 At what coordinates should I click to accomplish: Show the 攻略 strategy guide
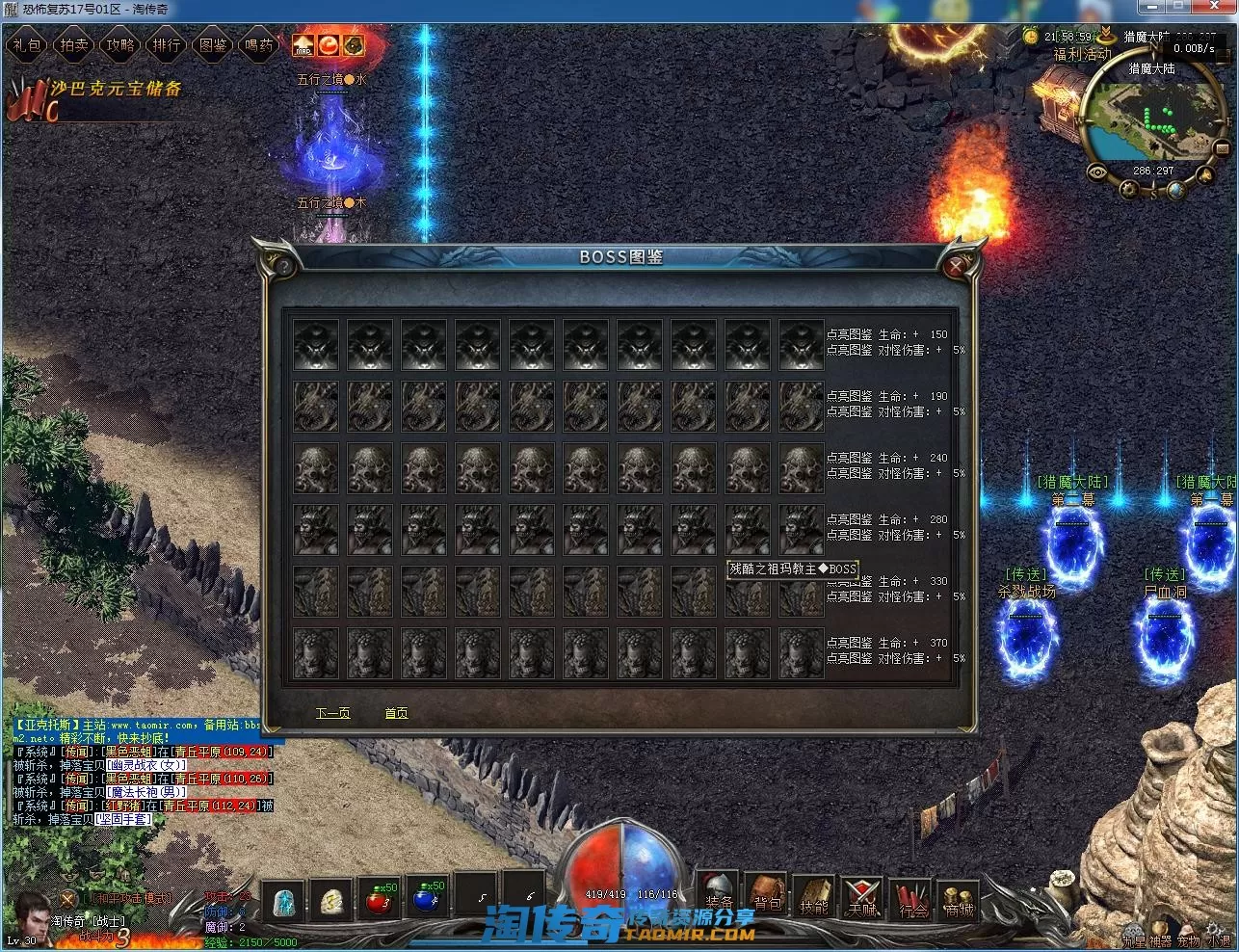click(x=120, y=45)
